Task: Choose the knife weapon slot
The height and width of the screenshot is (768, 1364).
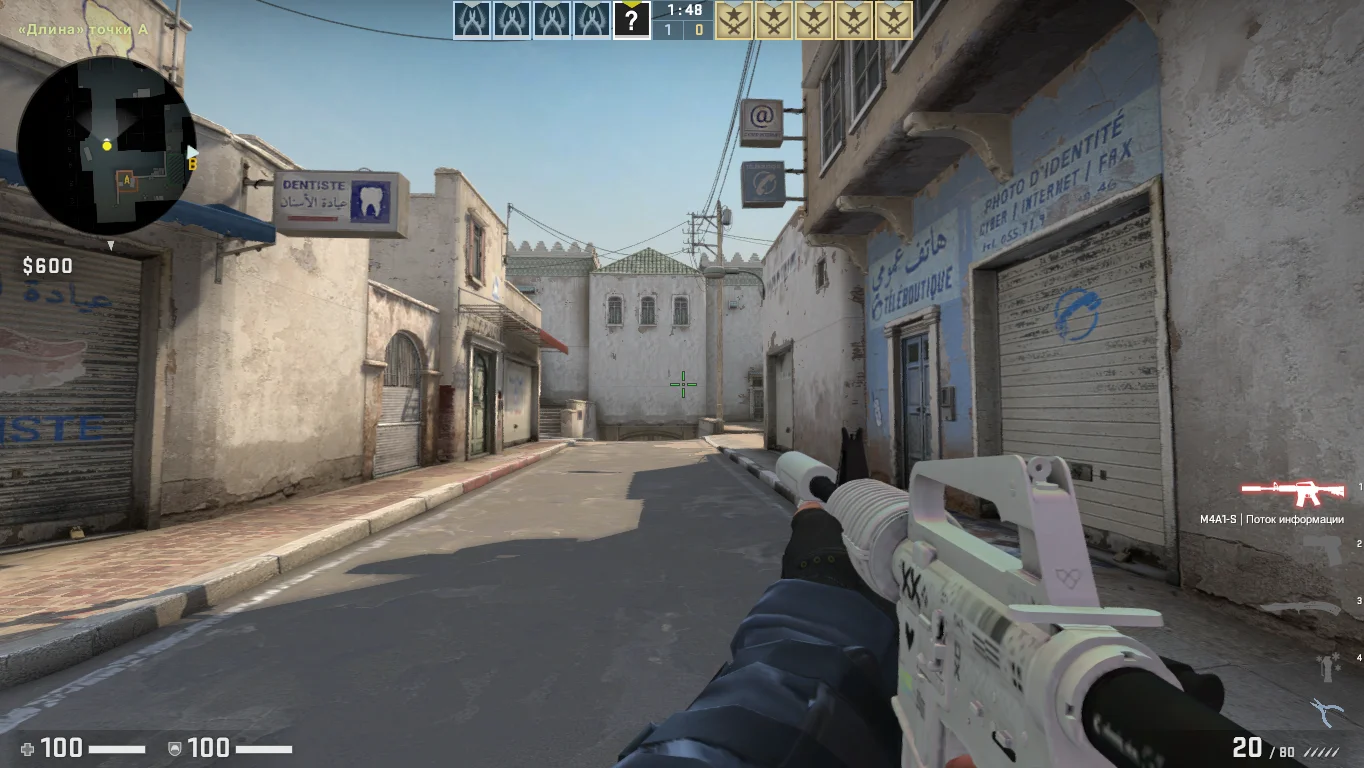Action: (x=1298, y=607)
